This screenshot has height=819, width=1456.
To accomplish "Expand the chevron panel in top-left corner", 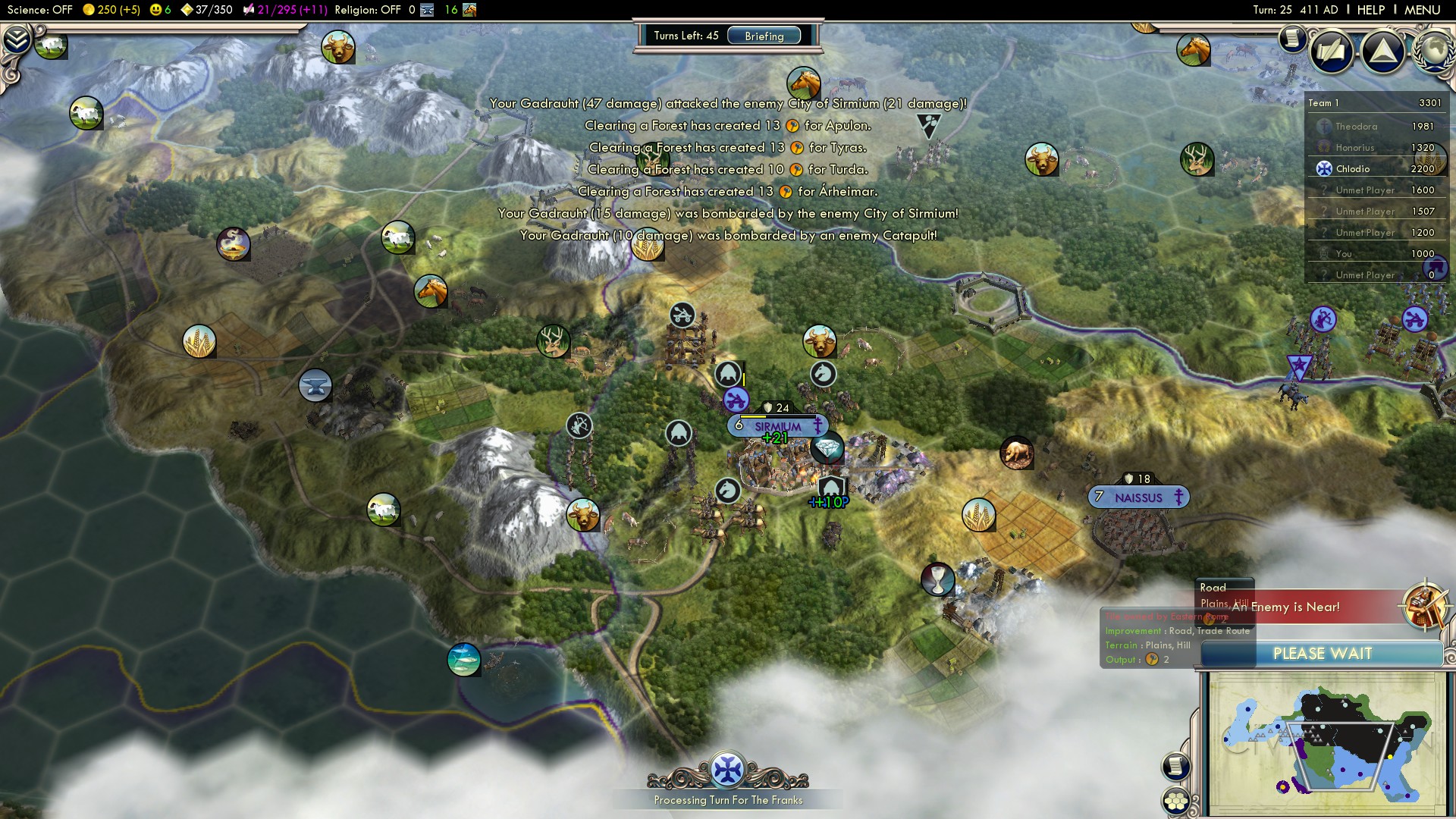I will point(17,40).
